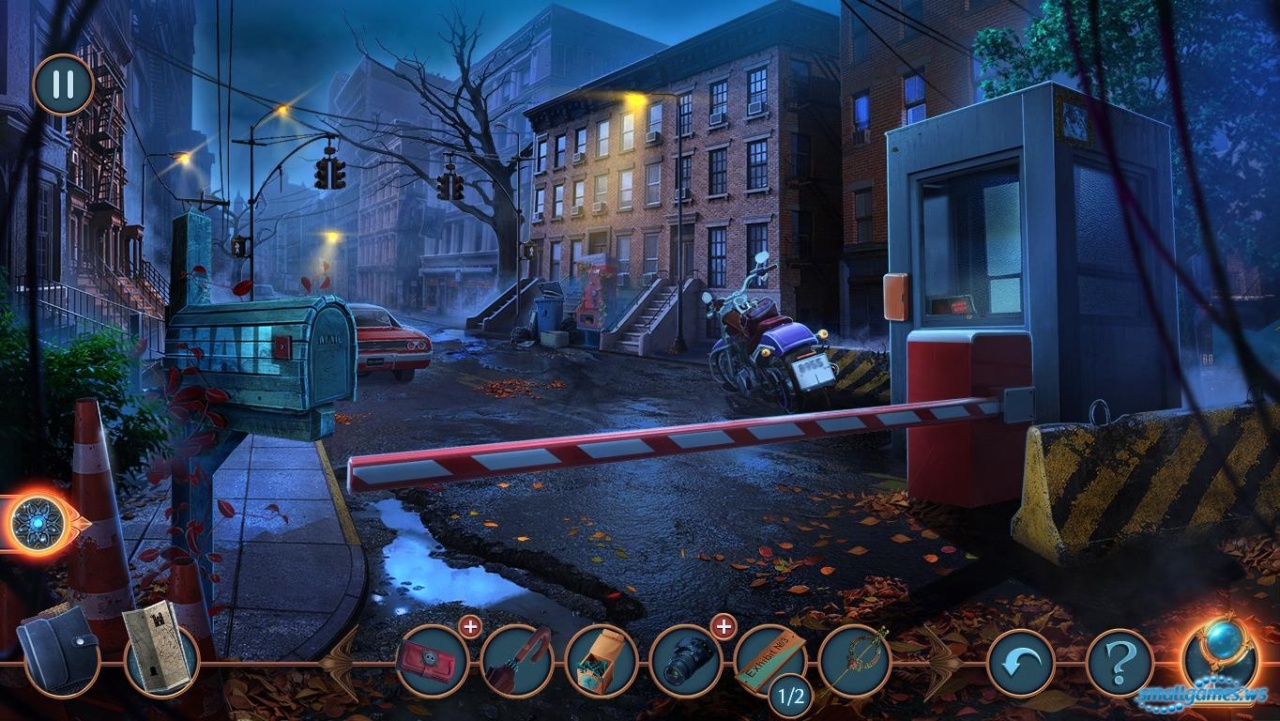Expand the camera item with plus badge
The image size is (1280, 721).
click(x=723, y=627)
